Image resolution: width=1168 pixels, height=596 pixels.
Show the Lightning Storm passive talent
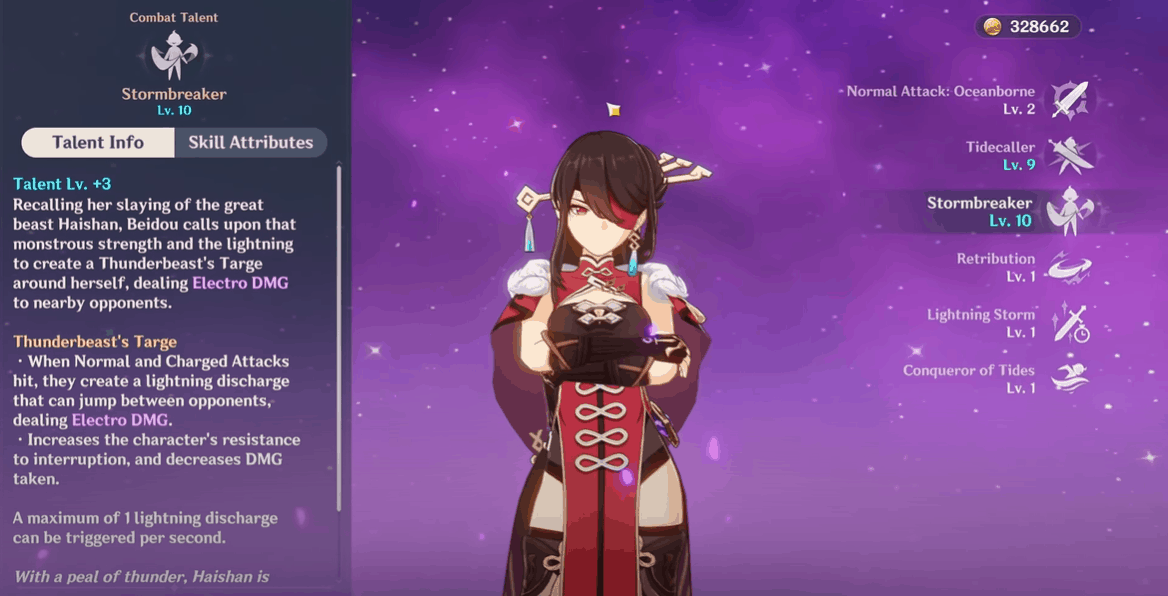1069,323
